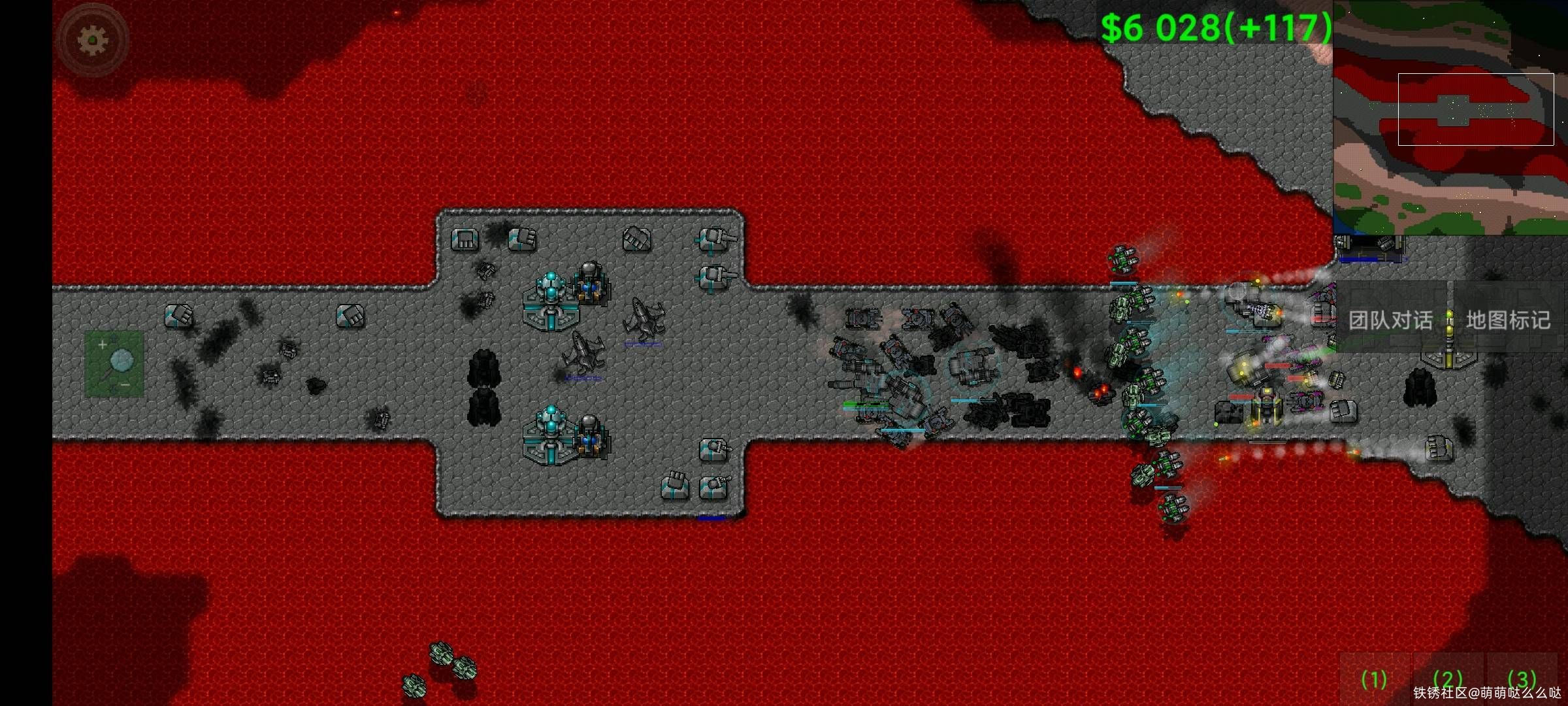The width and height of the screenshot is (1568, 706).
Task: Open team chat (团队对话)
Action: (x=1390, y=320)
